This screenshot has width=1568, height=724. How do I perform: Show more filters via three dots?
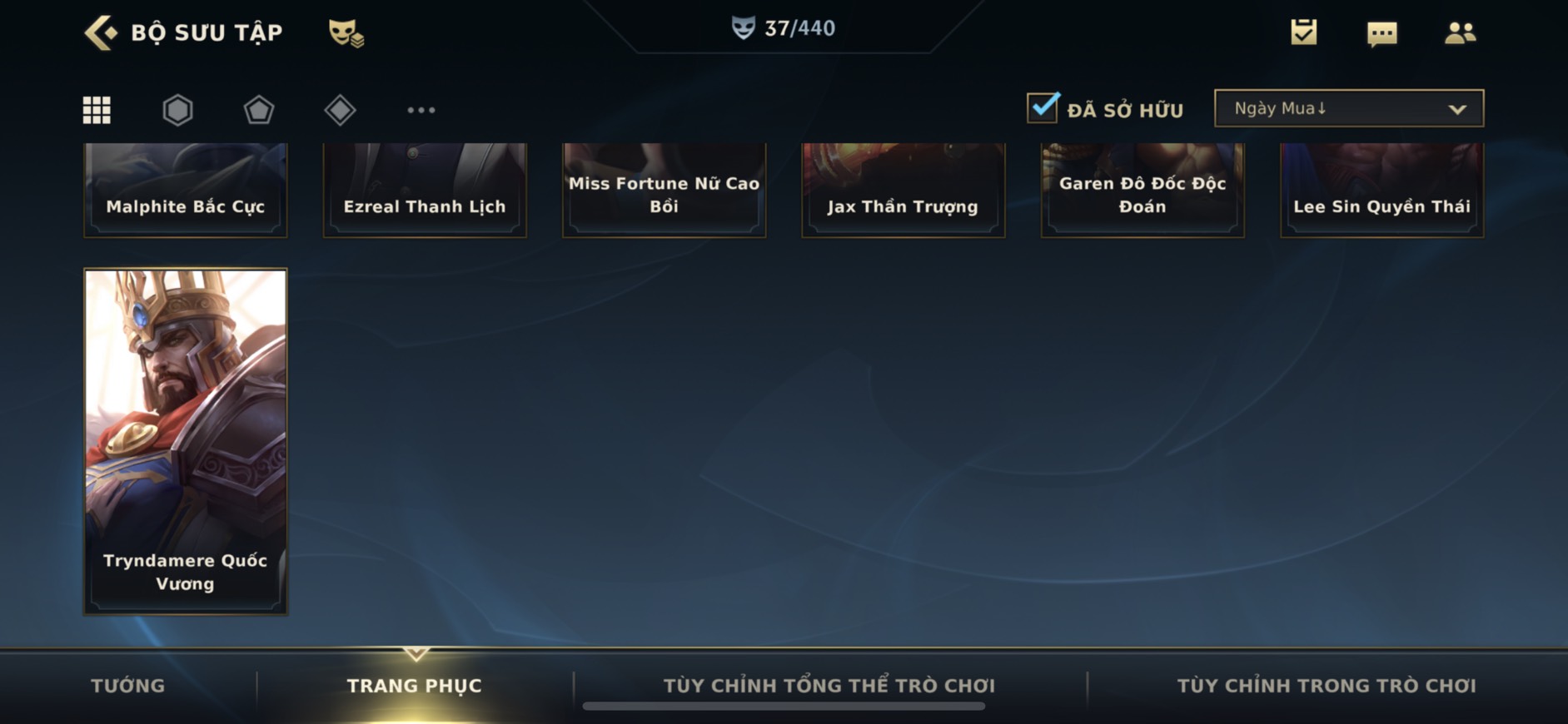coord(421,110)
